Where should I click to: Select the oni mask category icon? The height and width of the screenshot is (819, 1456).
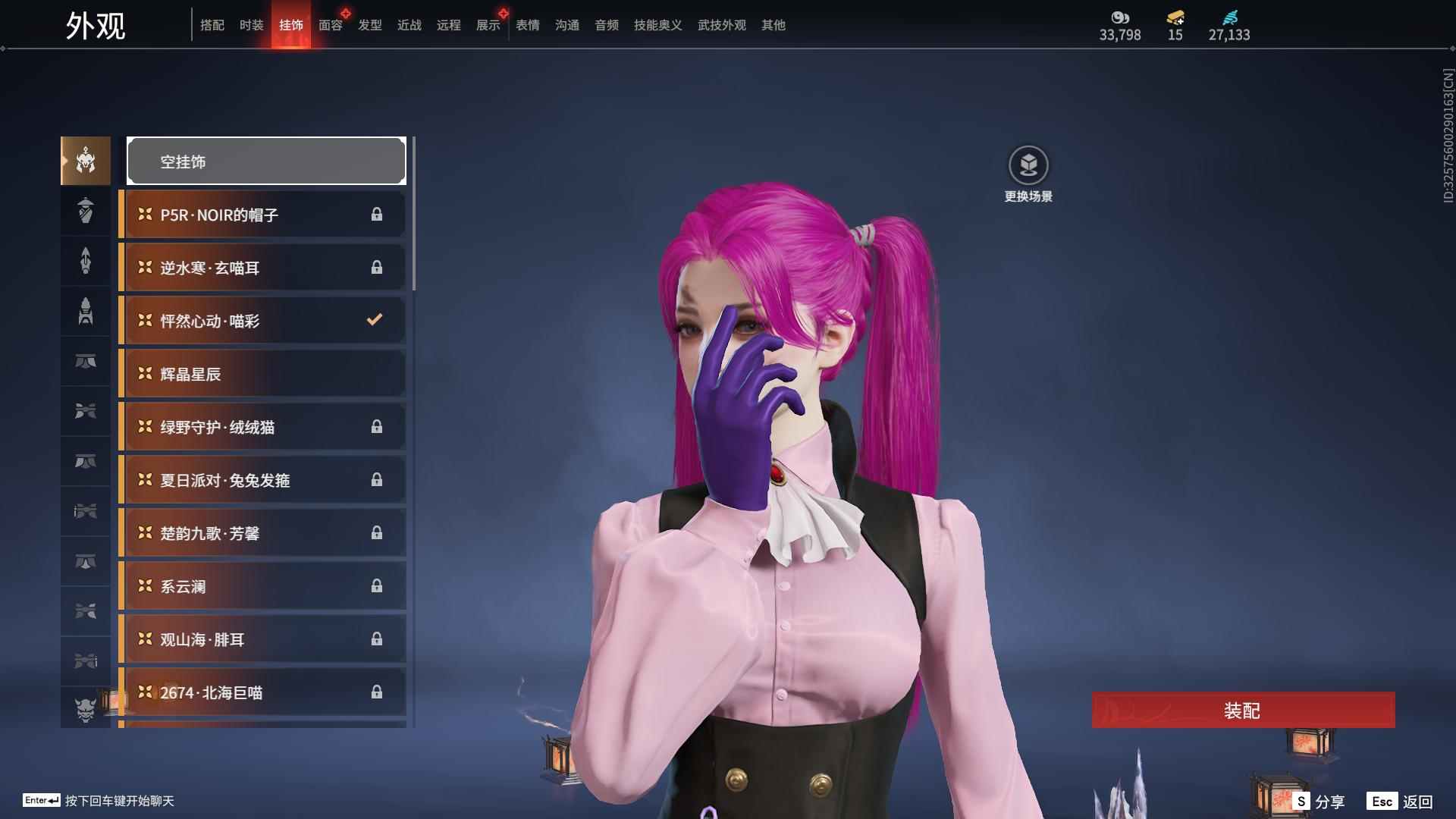(x=85, y=709)
